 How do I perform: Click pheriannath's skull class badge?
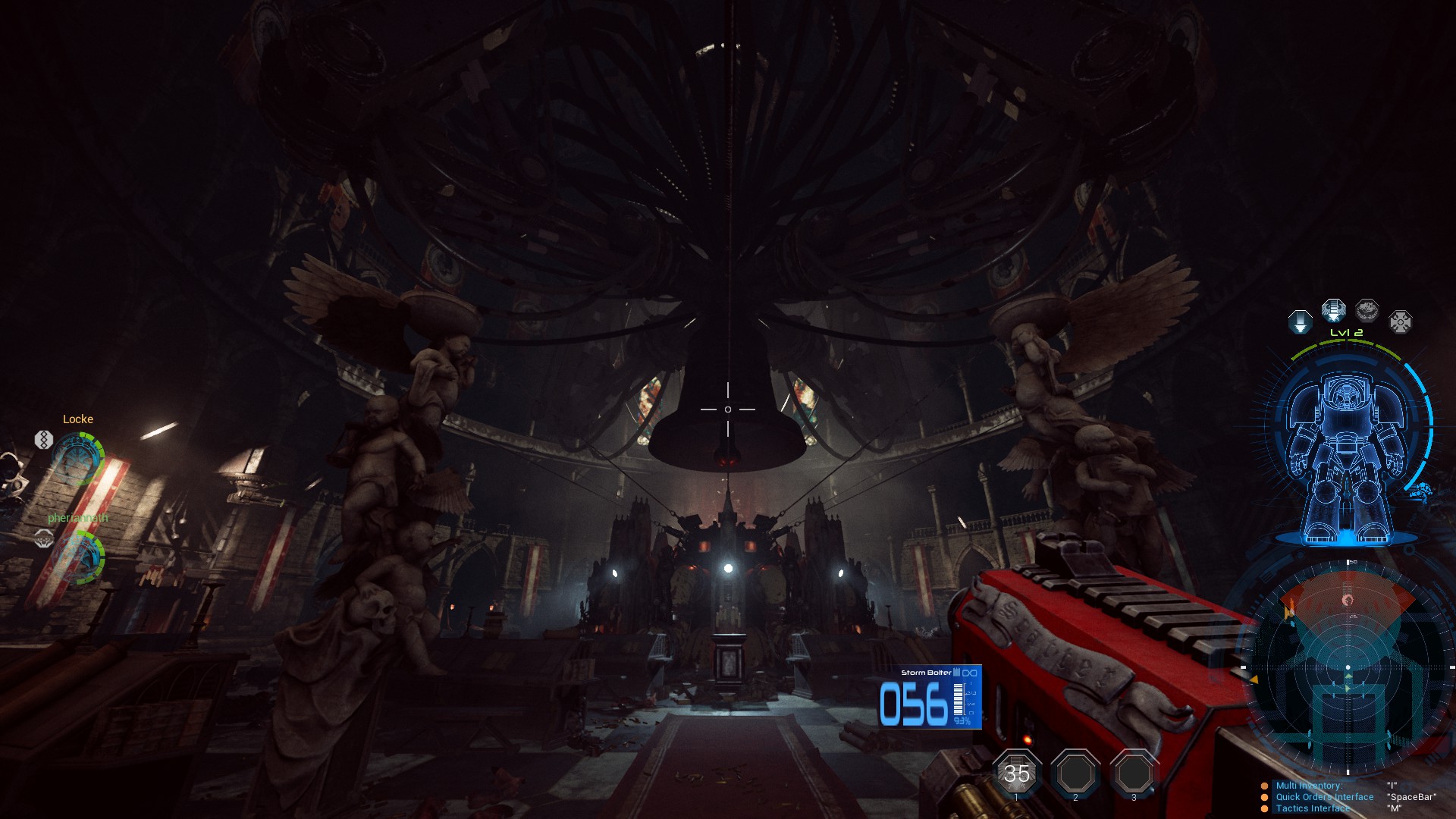[44, 538]
